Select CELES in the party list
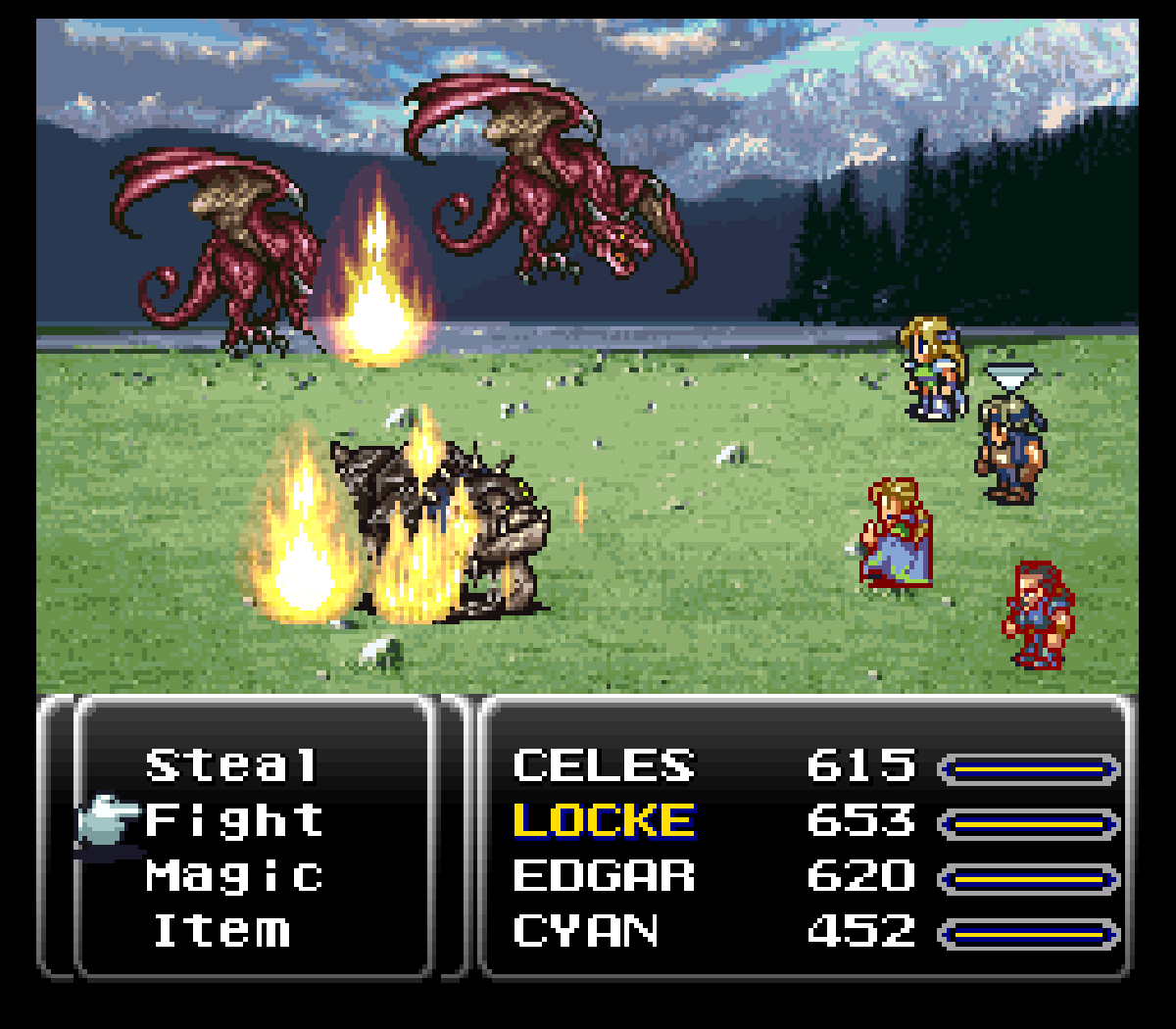This screenshot has height=1029, width=1176. click(x=604, y=766)
